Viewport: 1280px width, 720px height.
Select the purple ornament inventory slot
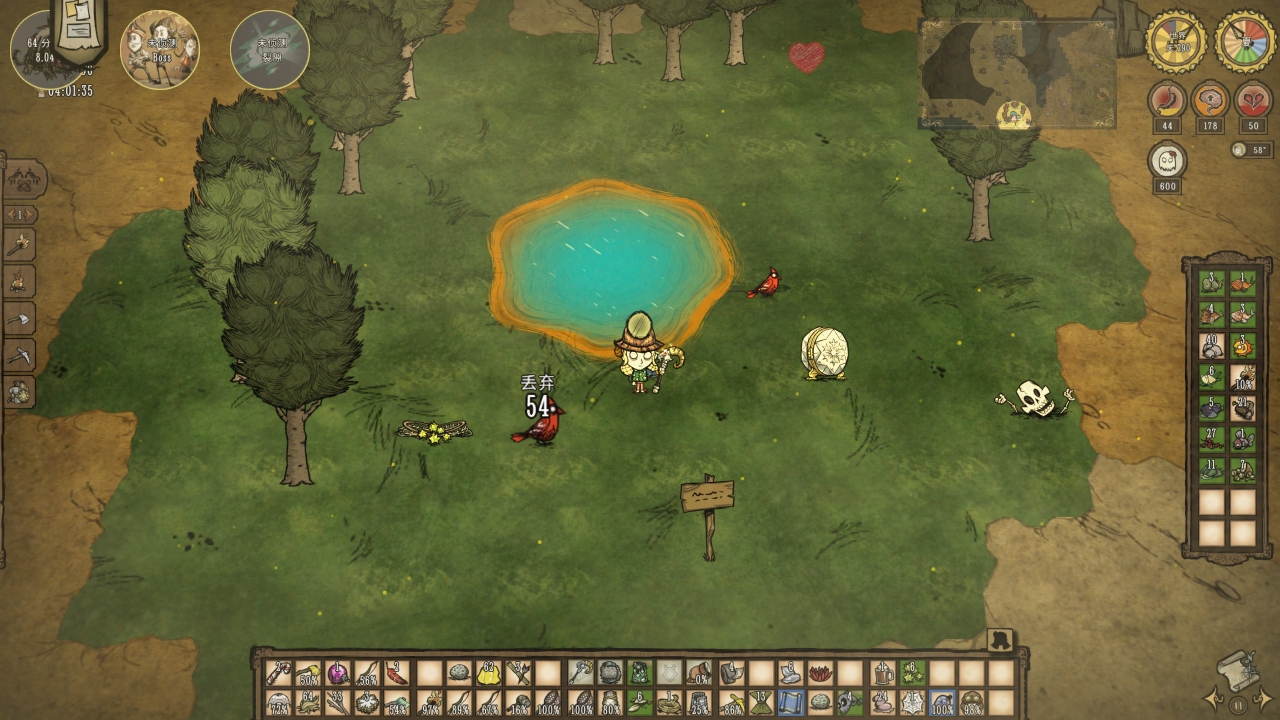pyautogui.click(x=338, y=673)
